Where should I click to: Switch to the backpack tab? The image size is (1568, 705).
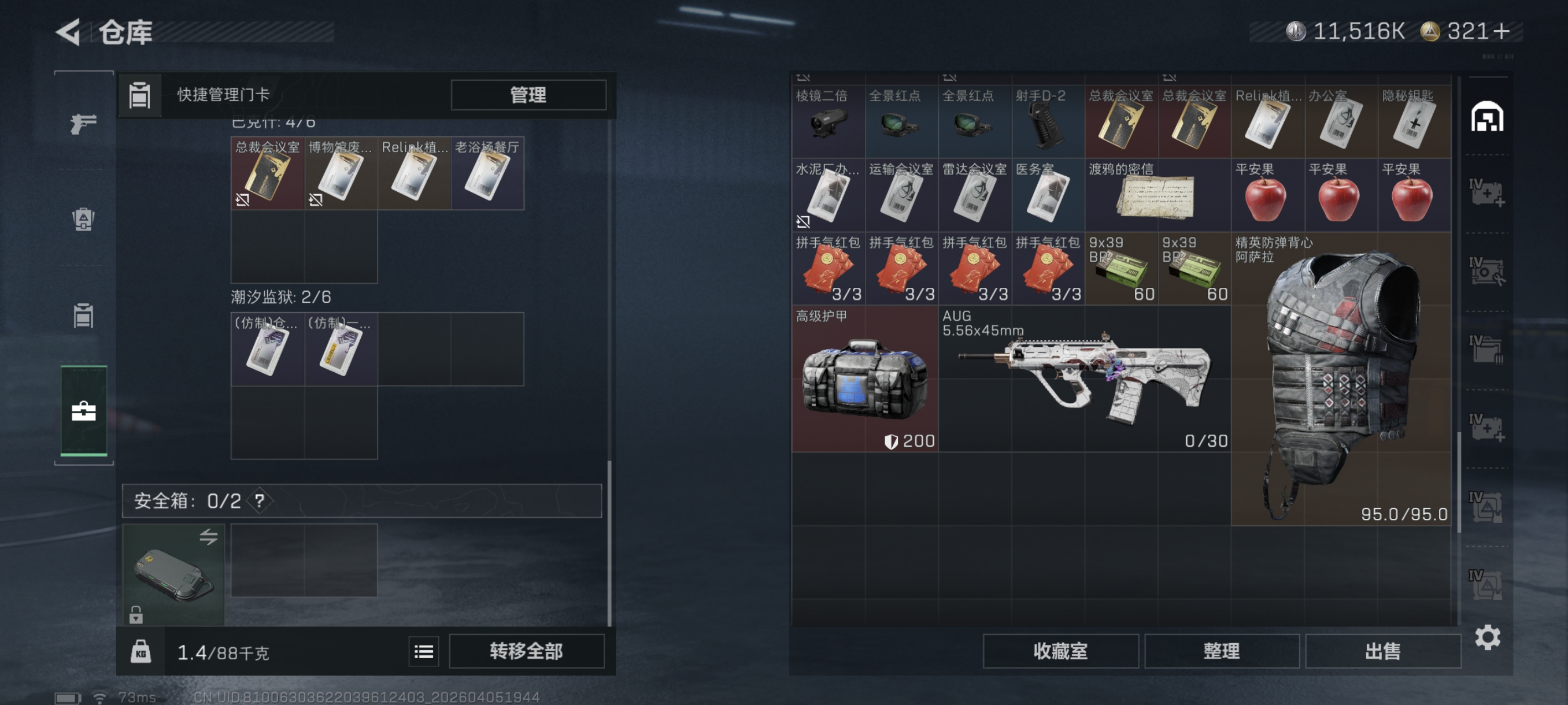(83, 219)
